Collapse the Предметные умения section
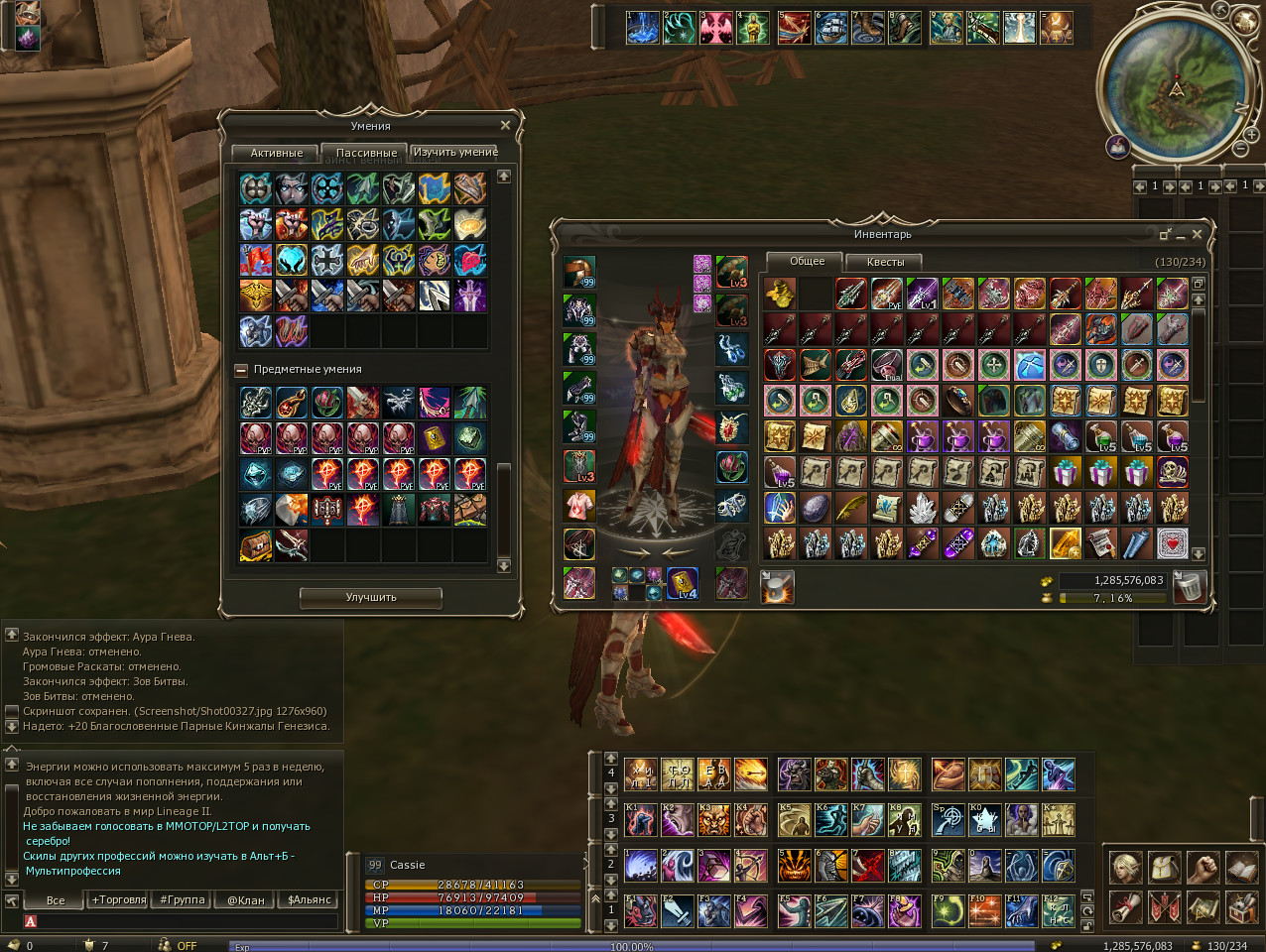This screenshot has width=1266, height=952. [241, 370]
